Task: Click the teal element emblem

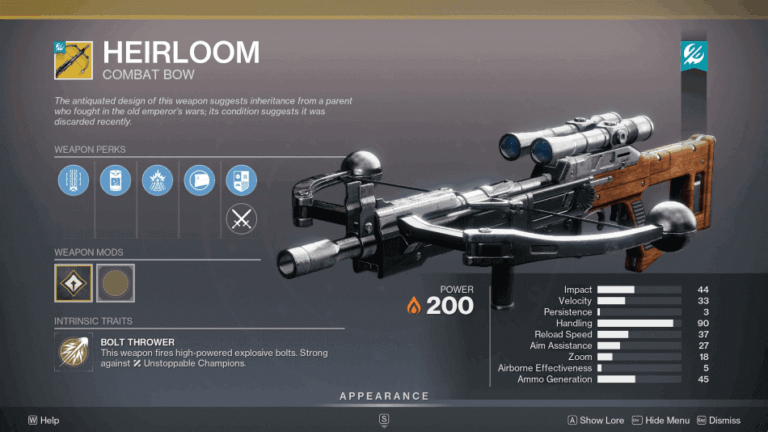Action: pos(695,57)
